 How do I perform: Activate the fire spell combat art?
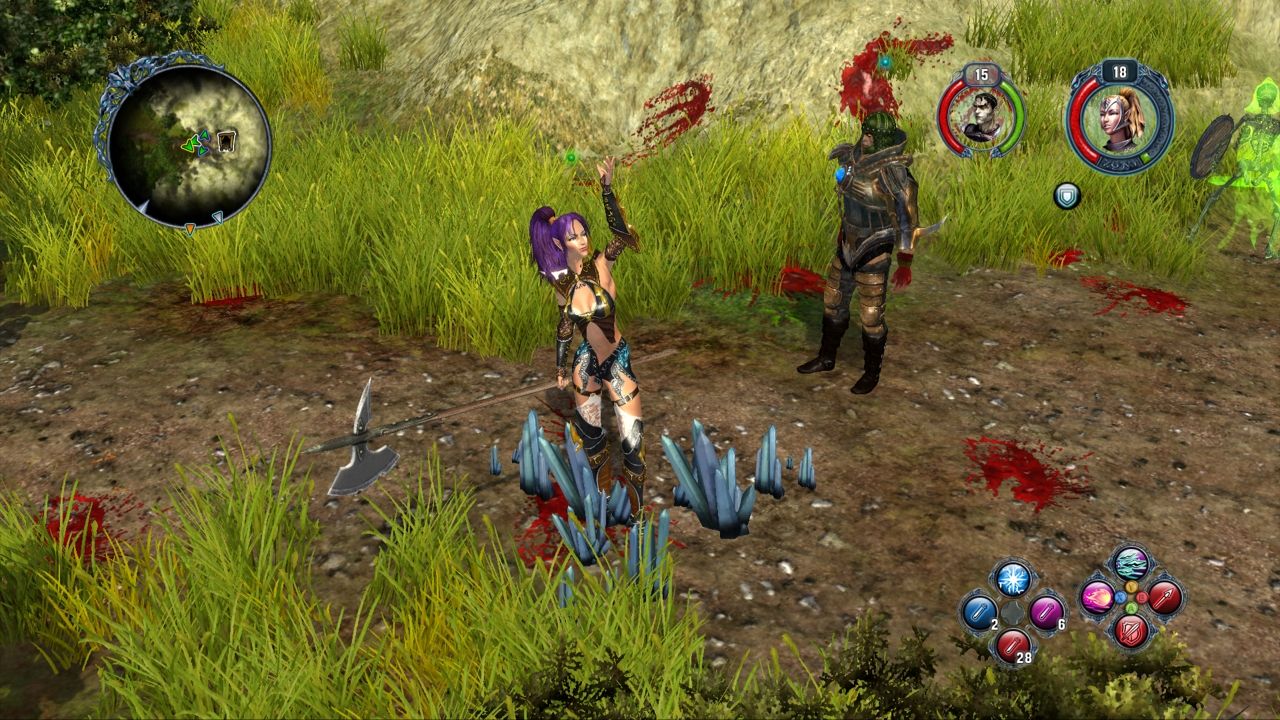[1098, 597]
